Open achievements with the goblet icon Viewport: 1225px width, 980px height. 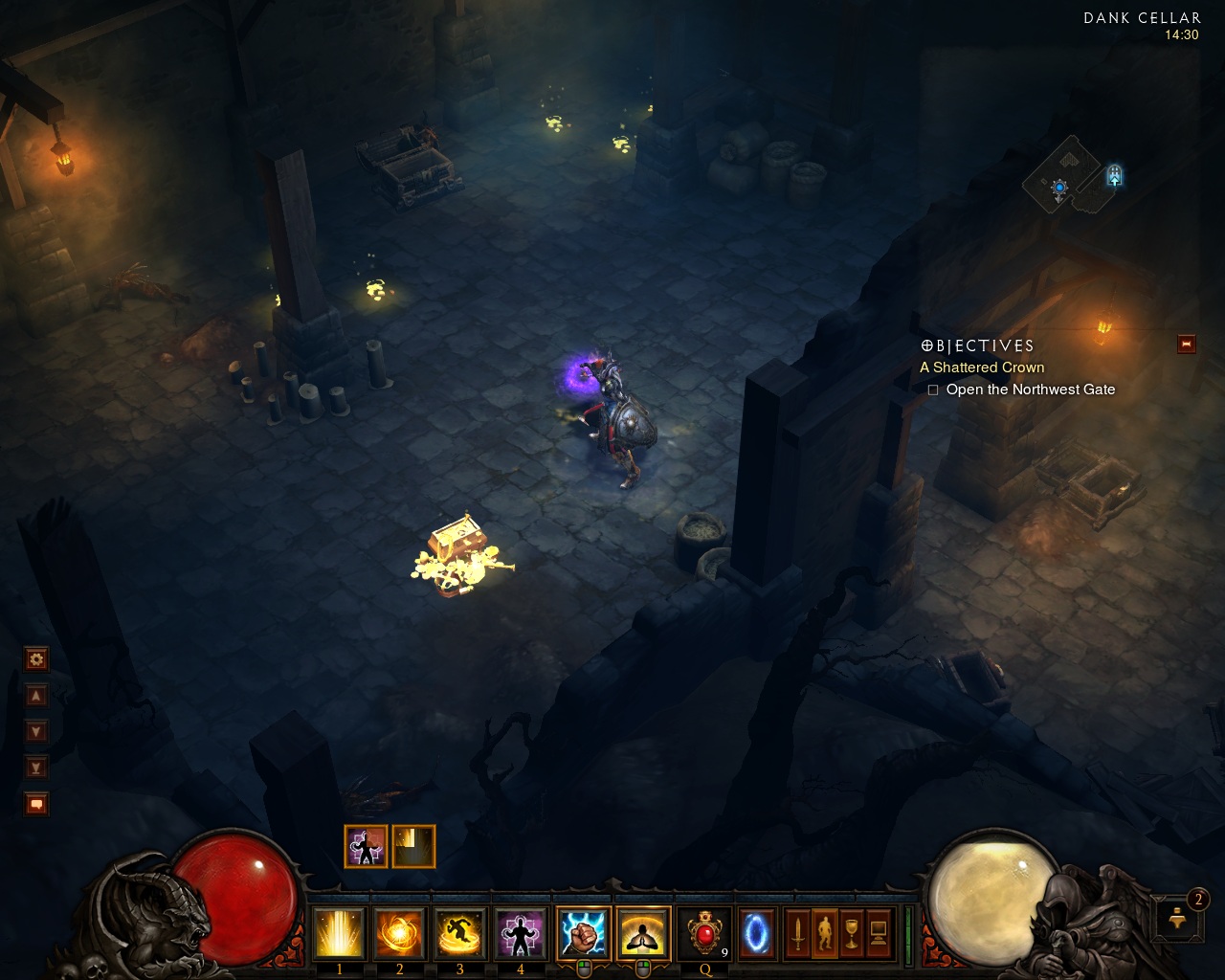coord(851,933)
